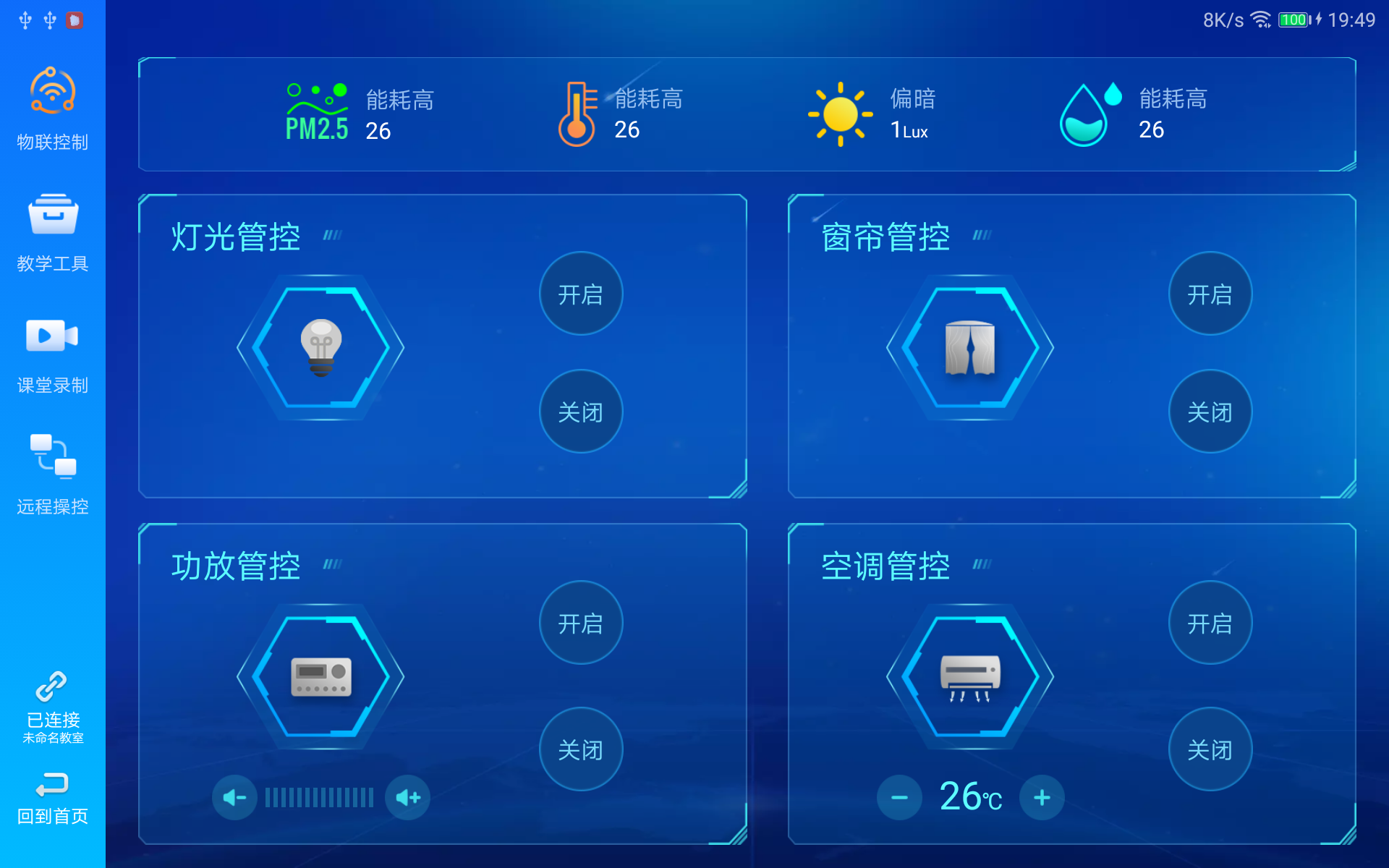Viewport: 1389px width, 868px height.
Task: Open the curtains with 开启 button
Action: (1210, 294)
